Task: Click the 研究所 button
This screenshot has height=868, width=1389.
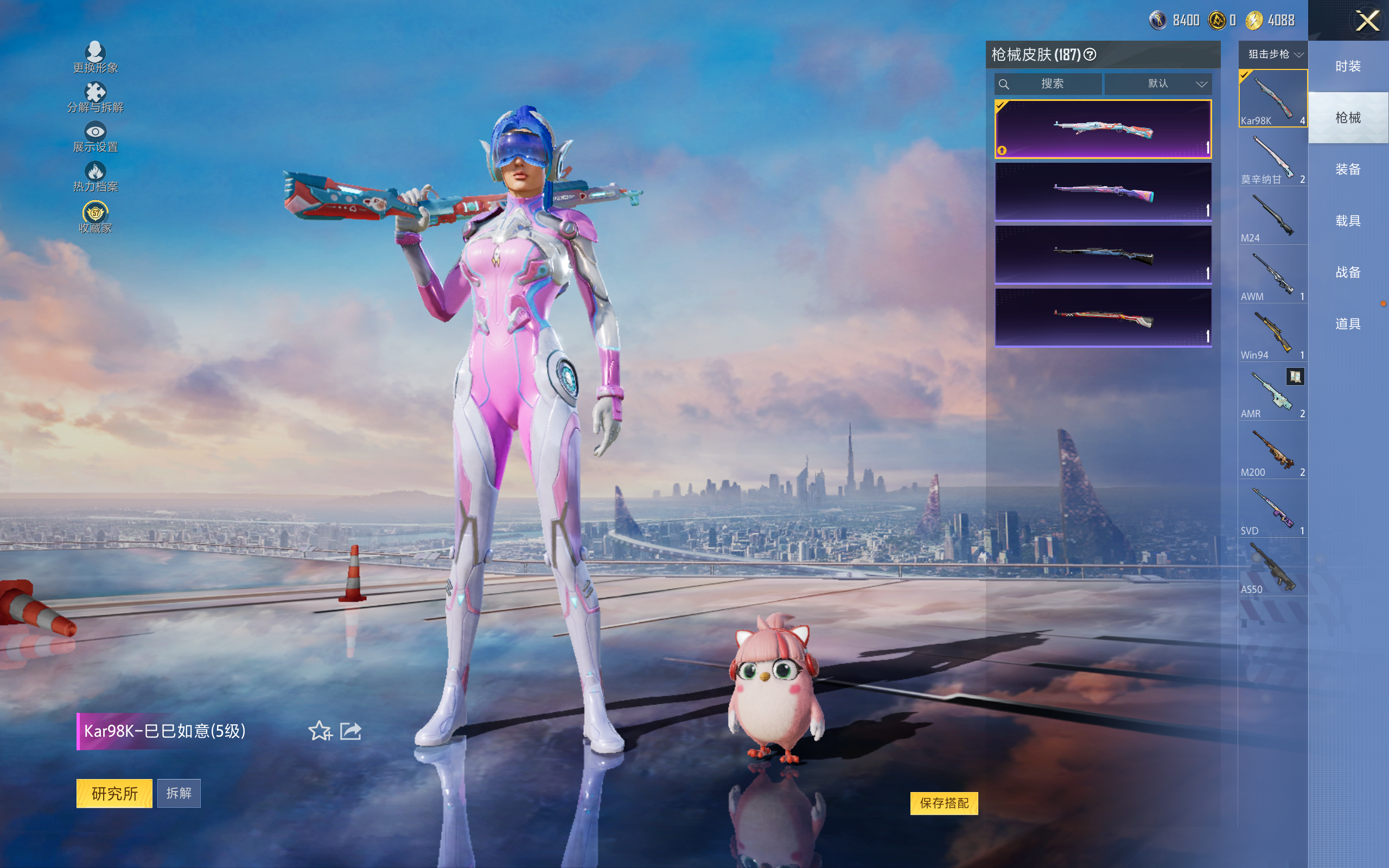Action: click(114, 793)
